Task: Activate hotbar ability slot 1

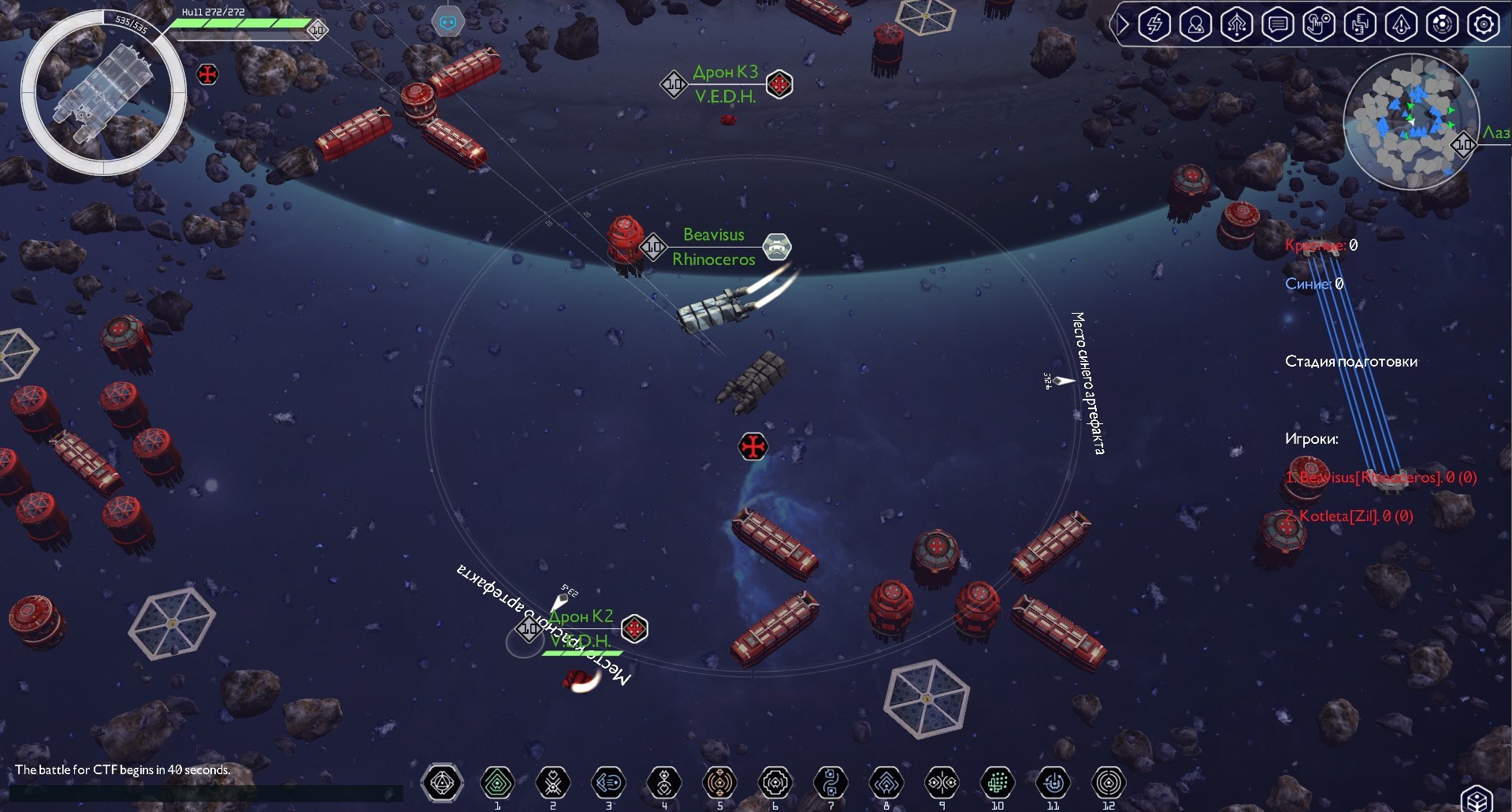Action: [x=497, y=783]
